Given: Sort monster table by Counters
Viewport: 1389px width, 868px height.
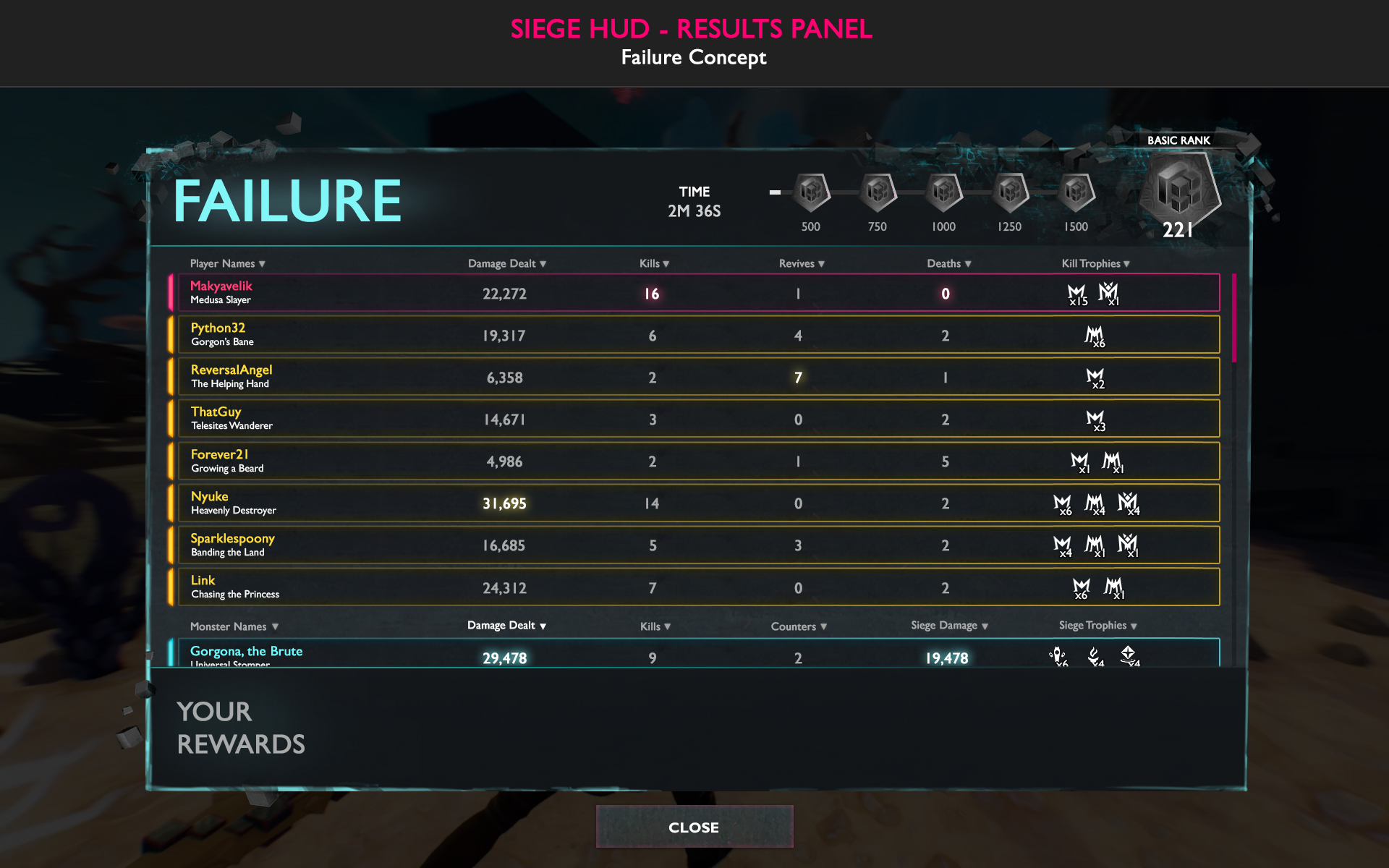Looking at the screenshot, I should pyautogui.click(x=798, y=626).
